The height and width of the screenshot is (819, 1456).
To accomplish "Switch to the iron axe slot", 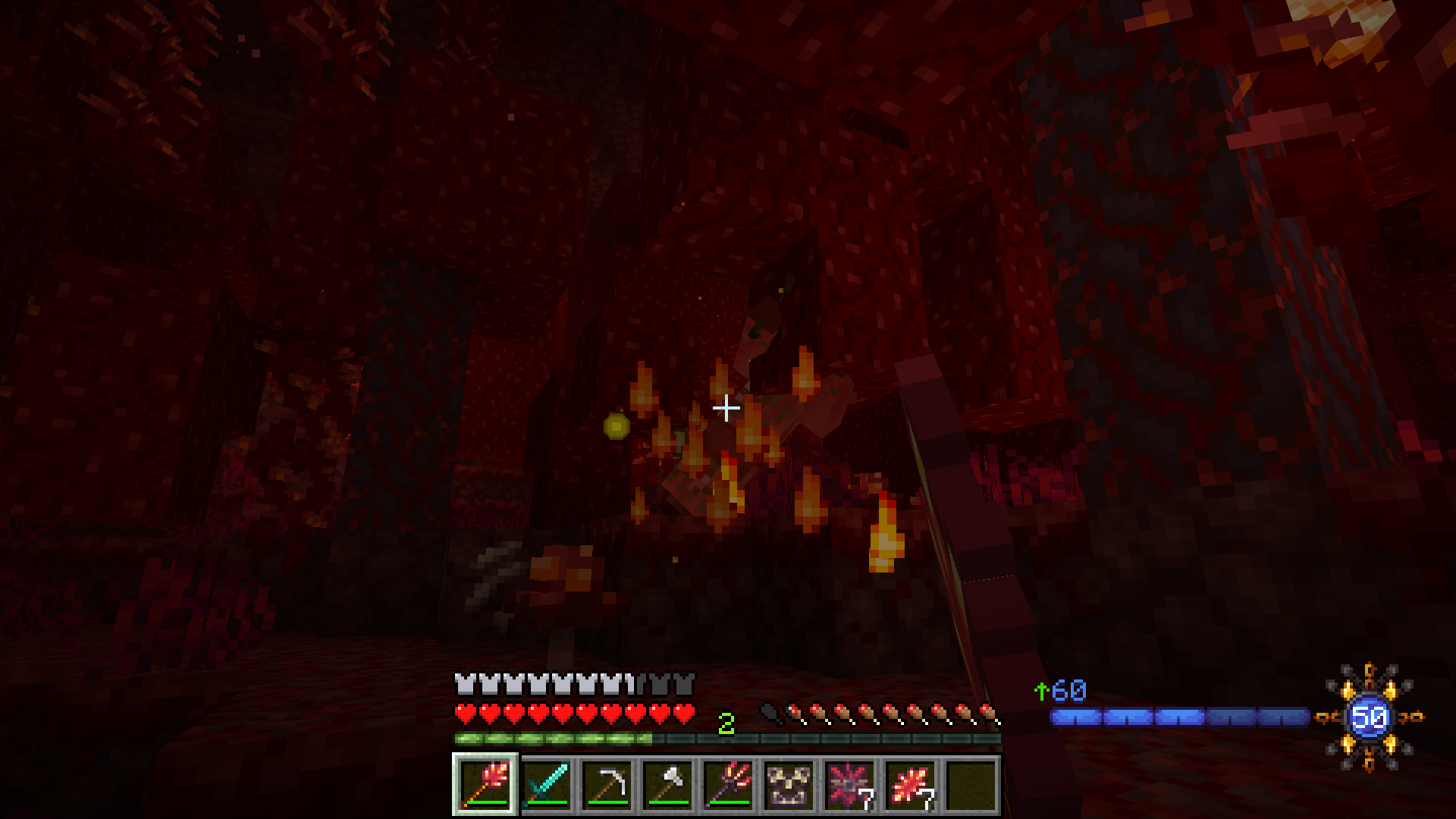I will (x=667, y=784).
